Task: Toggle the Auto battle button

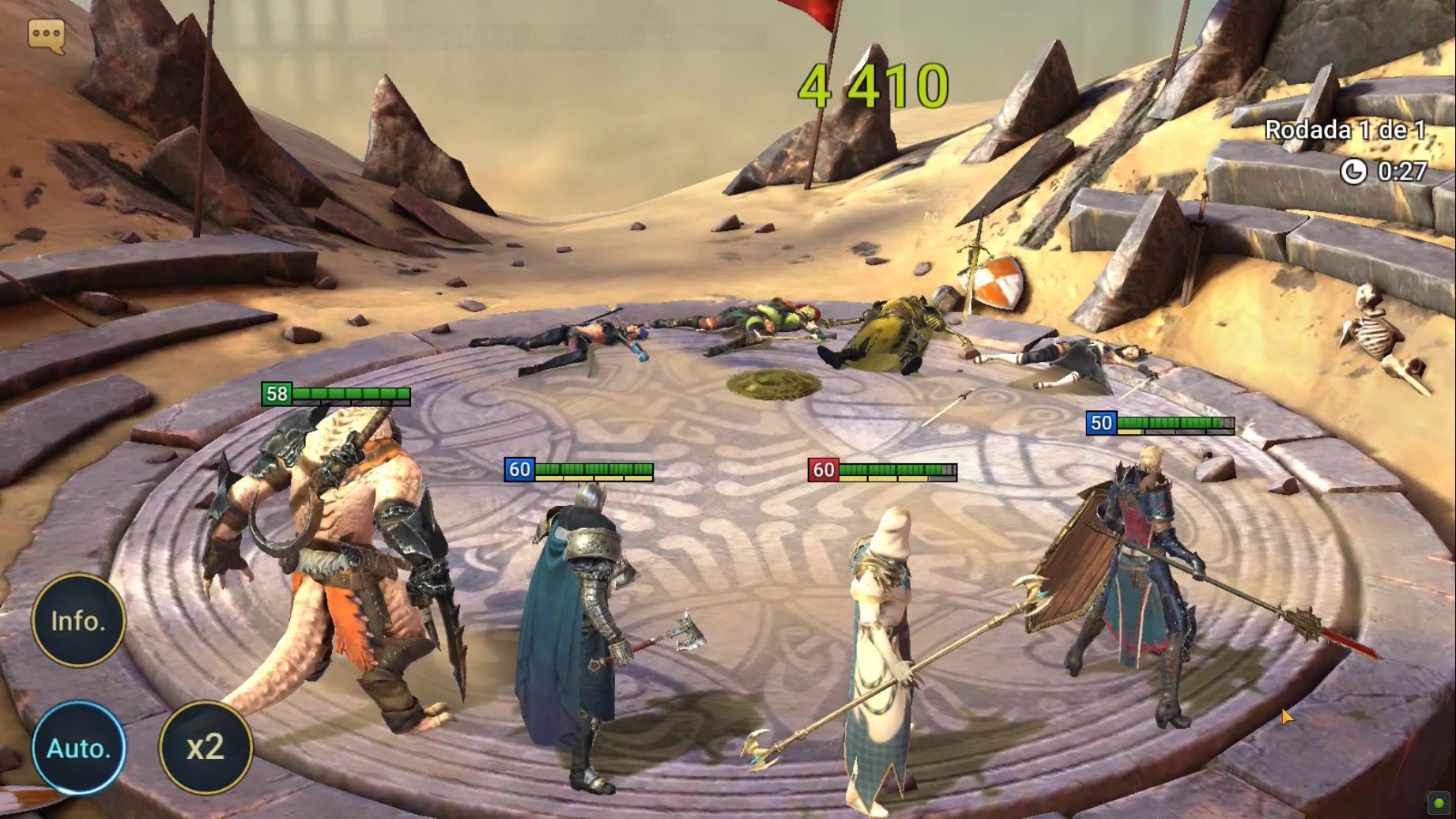Action: [x=78, y=748]
